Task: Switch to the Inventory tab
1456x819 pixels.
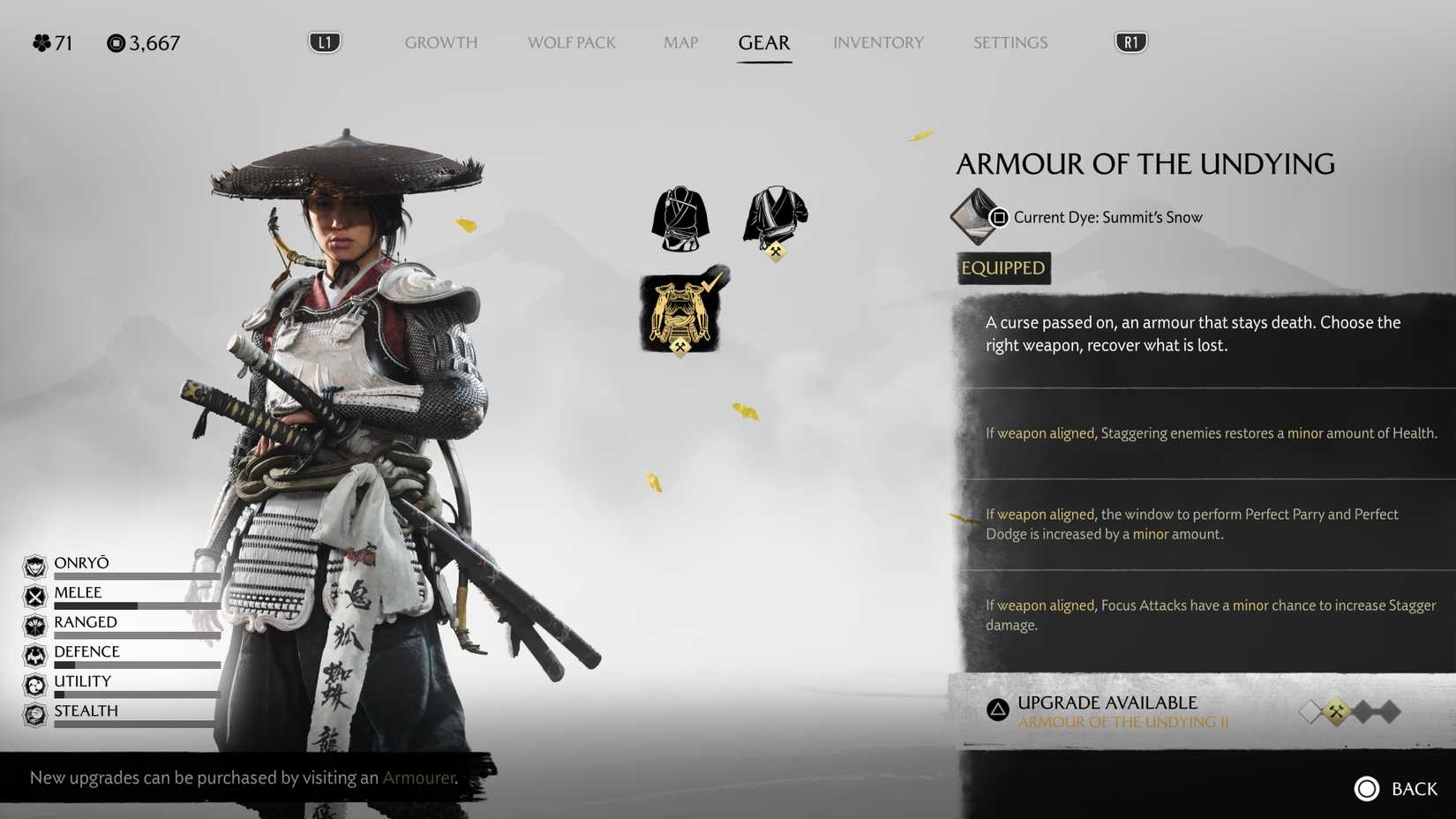Action: pyautogui.click(x=878, y=42)
